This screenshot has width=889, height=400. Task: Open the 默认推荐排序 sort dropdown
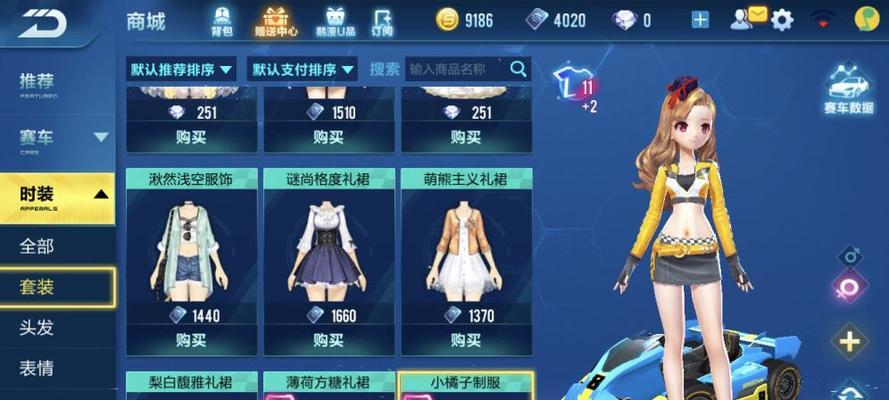coord(181,69)
